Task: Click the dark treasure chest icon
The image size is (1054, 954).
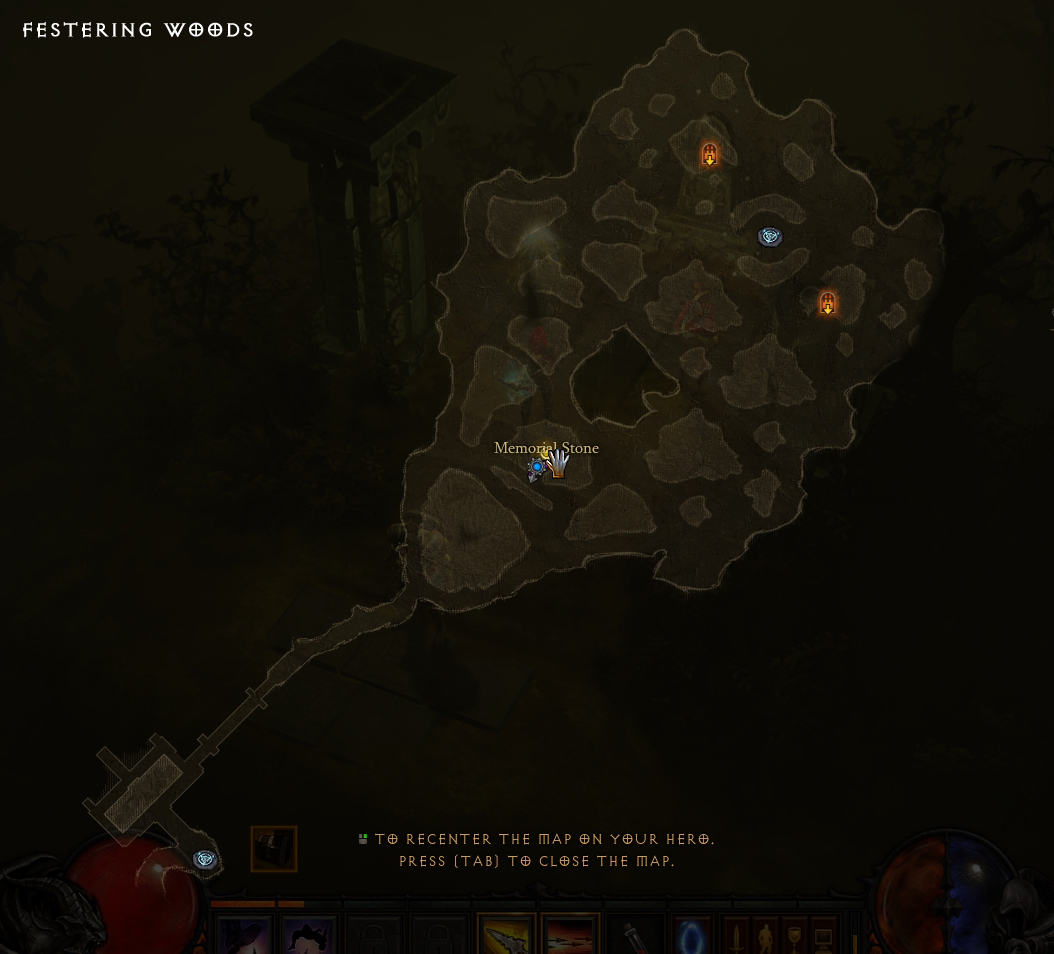Action: [274, 849]
